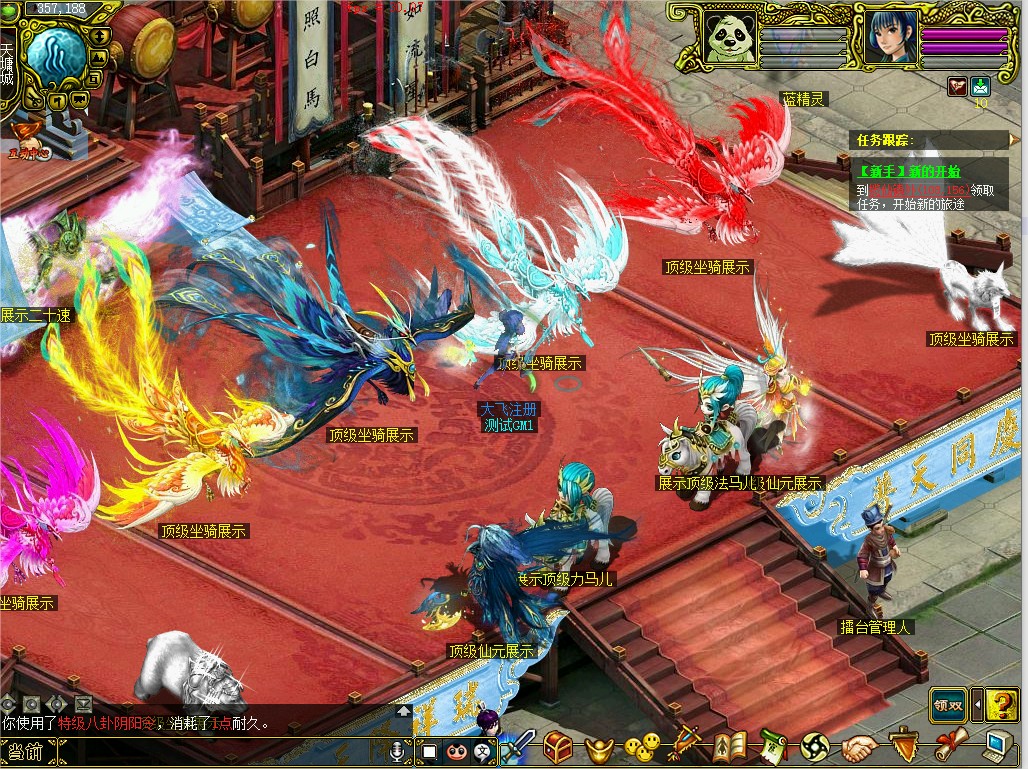Screen dimensions: 1028x769
Task: Click the 领双 button
Action: coord(948,705)
